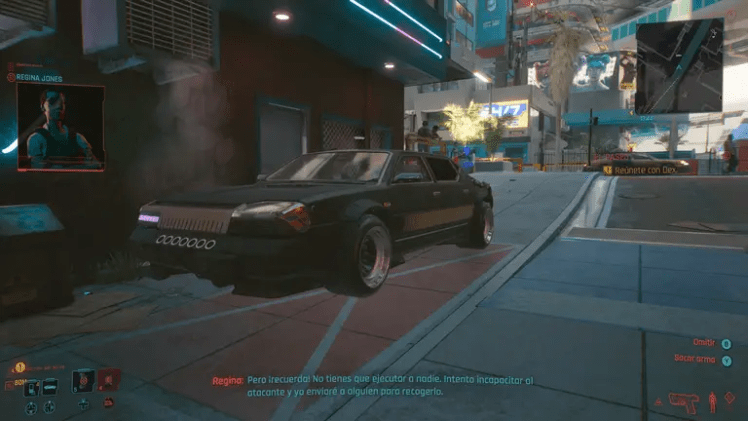Select the phone quick-slot icon
Image resolution: width=748 pixels, height=421 pixels.
[x=32, y=387]
